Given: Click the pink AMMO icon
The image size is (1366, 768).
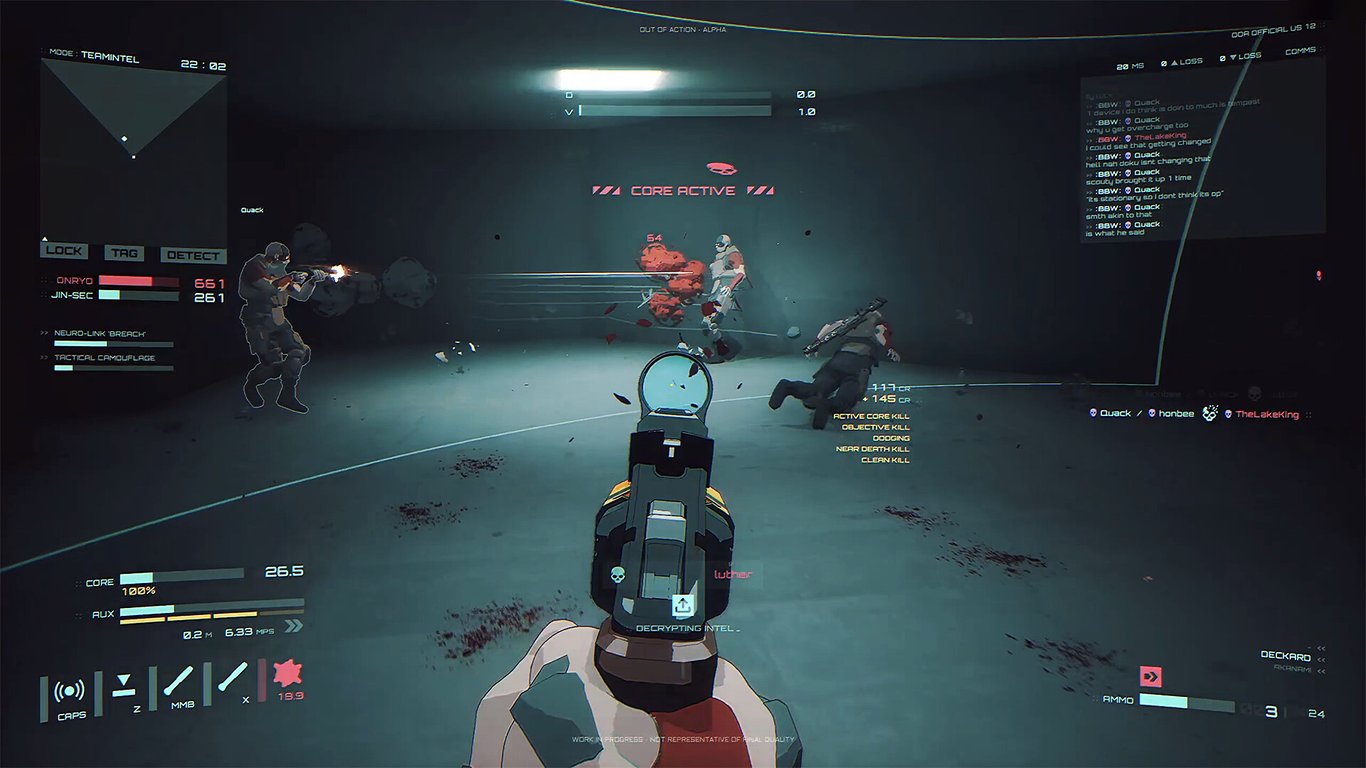Looking at the screenshot, I should tap(1152, 677).
